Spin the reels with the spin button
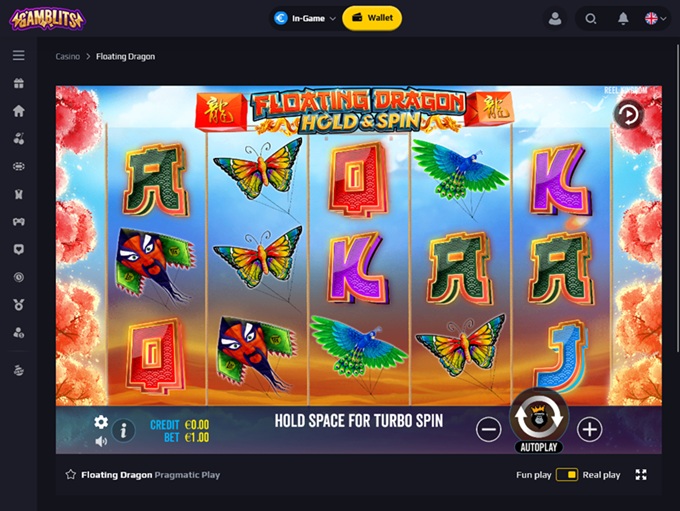The image size is (680, 511). click(x=539, y=412)
